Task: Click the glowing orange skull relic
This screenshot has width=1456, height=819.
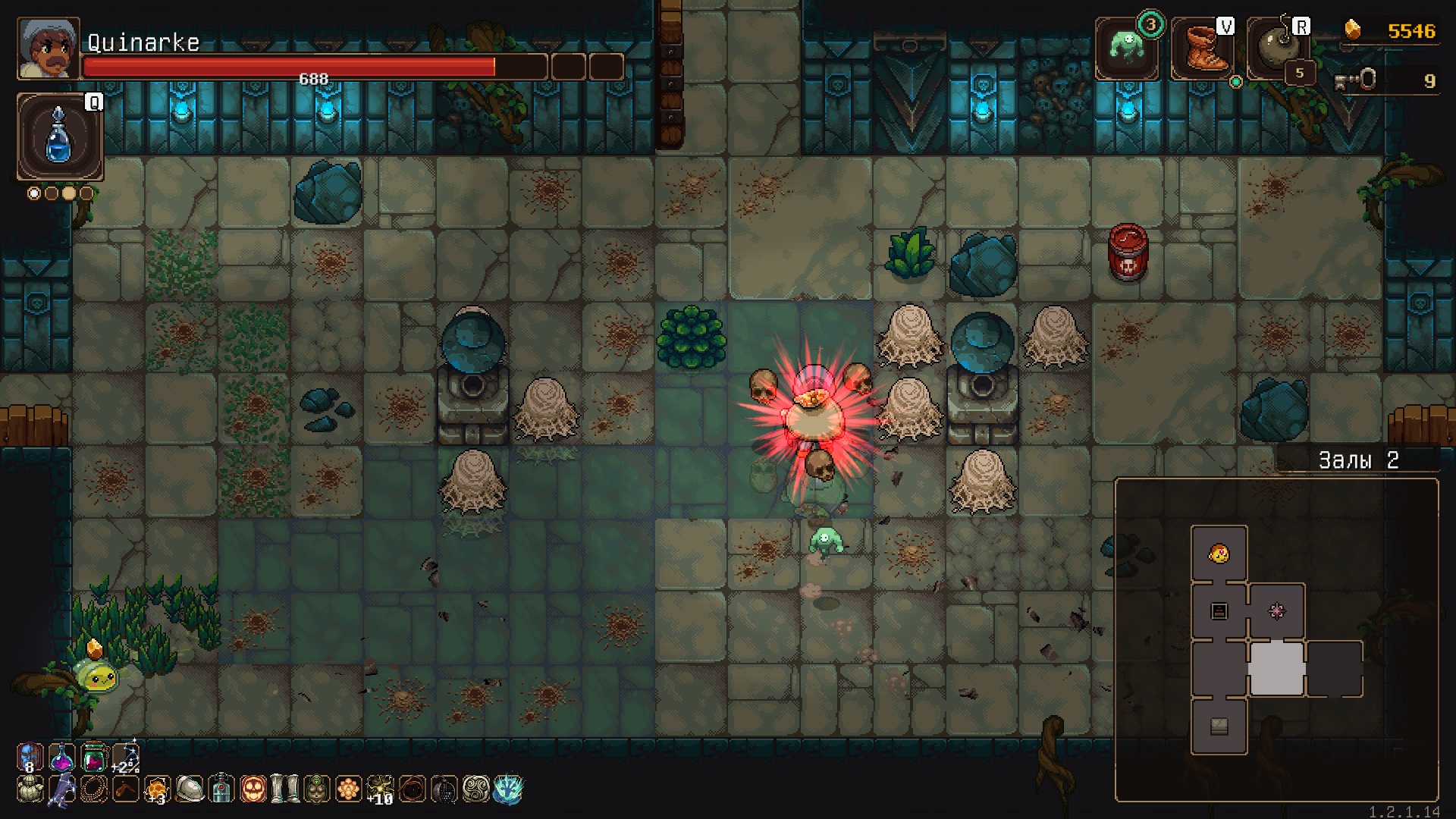Action: click(253, 789)
